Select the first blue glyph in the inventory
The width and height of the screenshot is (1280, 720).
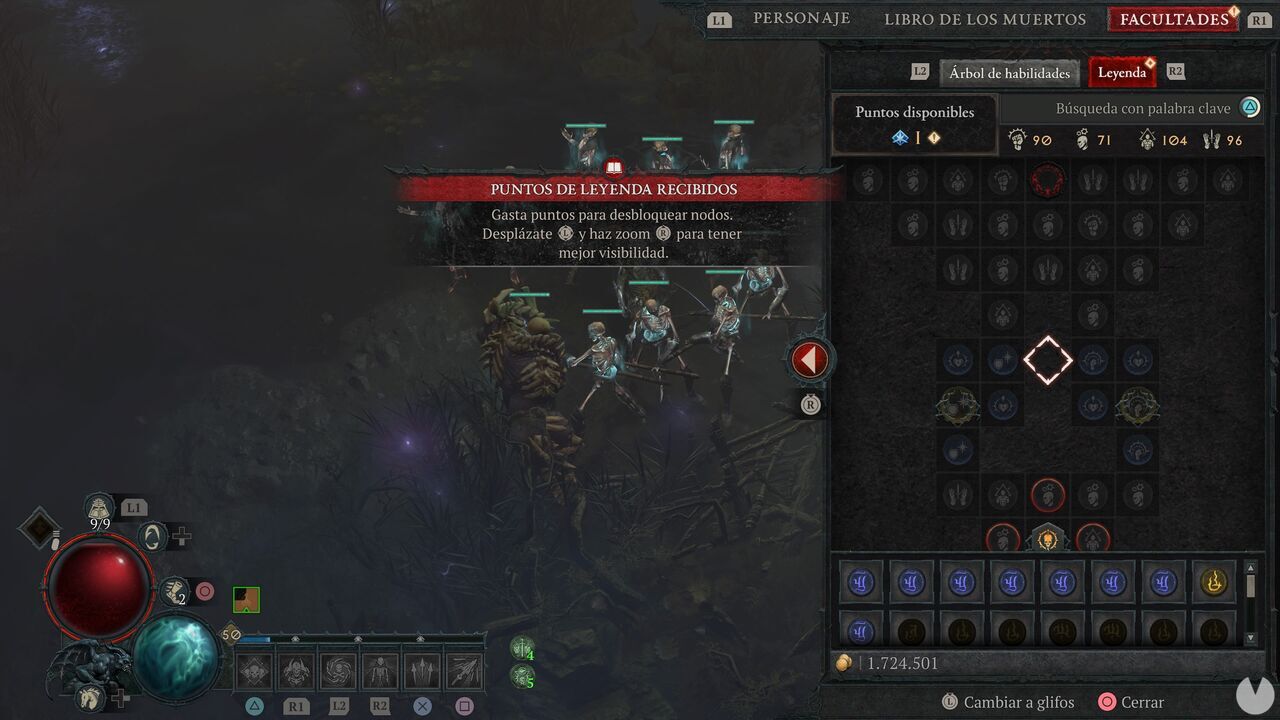861,581
